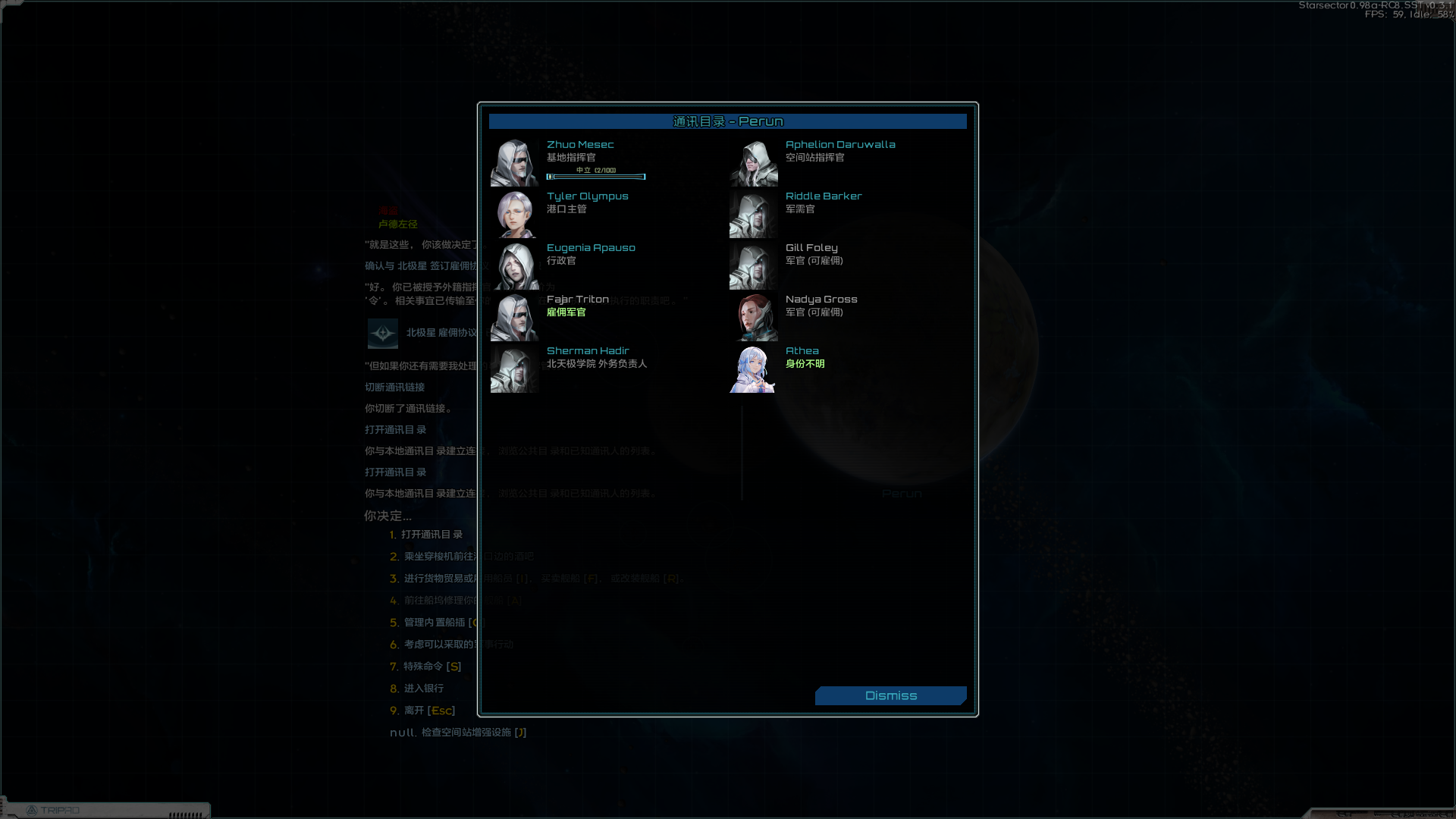Click the 中立 (2/100) reputation bar
Image resolution: width=1456 pixels, height=819 pixels.
click(596, 177)
